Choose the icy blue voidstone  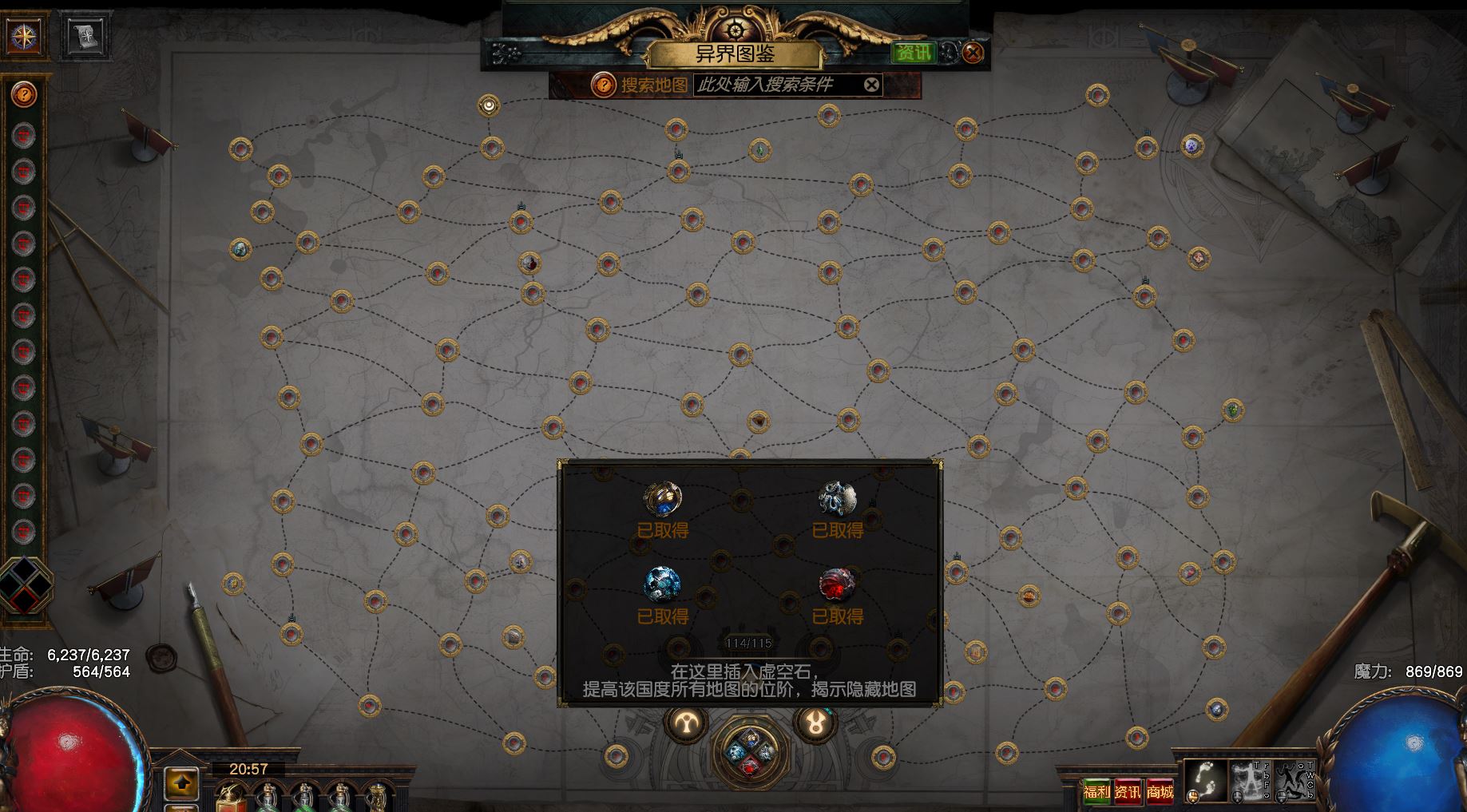pos(662,584)
